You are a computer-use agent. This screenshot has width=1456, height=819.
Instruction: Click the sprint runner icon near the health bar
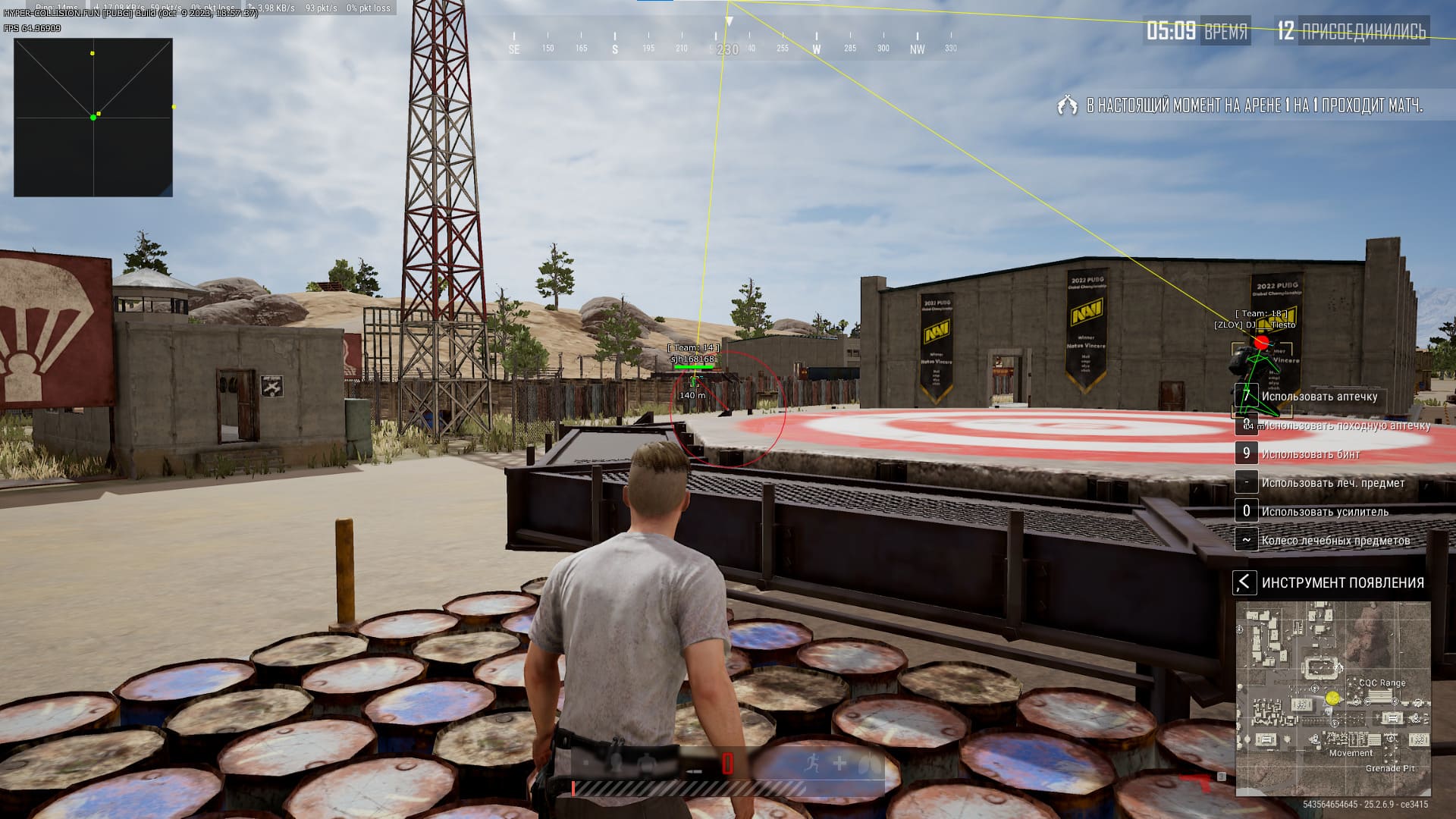pos(813,761)
